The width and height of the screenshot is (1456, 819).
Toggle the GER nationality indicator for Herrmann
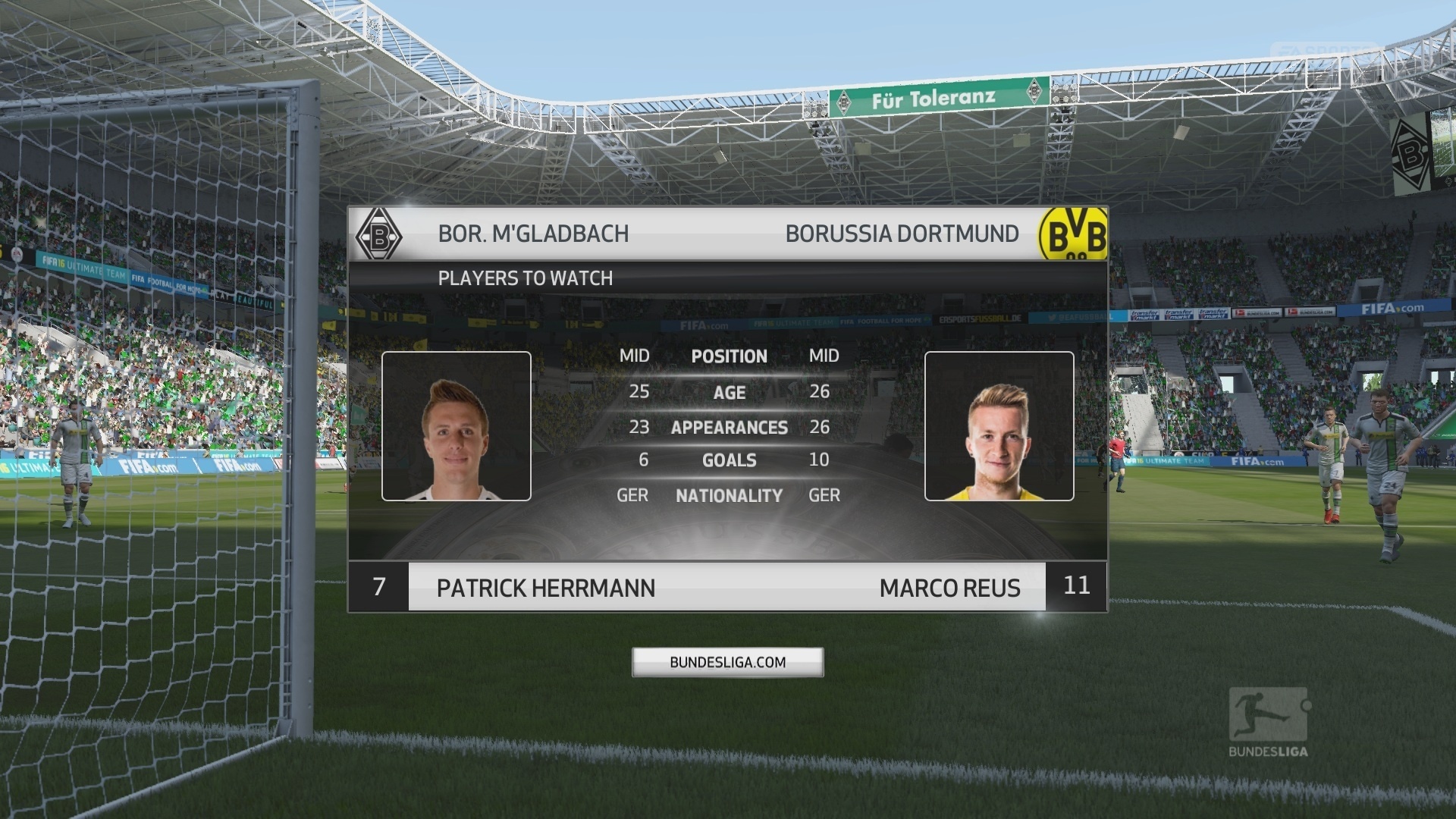tap(632, 495)
